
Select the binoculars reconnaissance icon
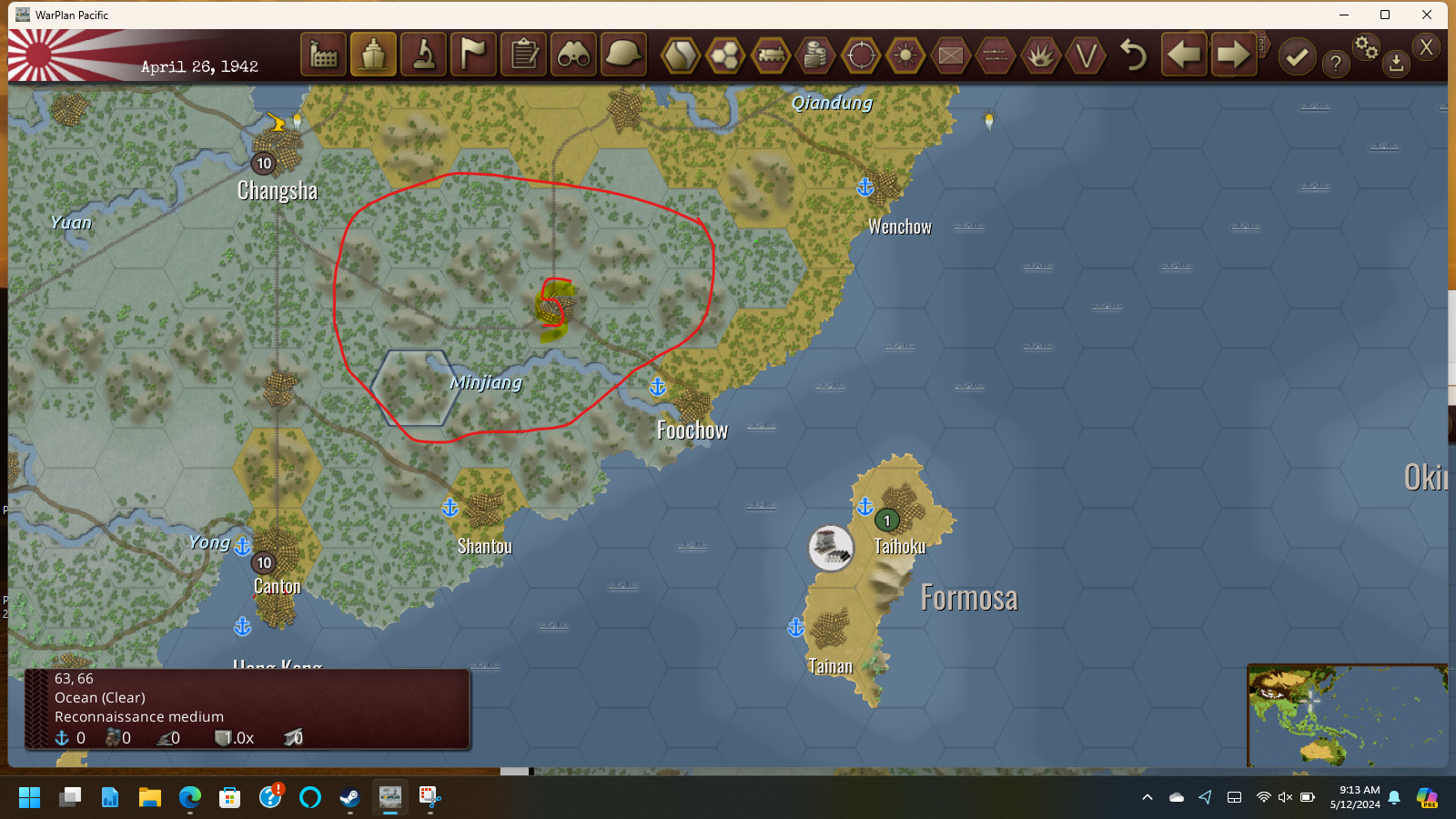(573, 55)
